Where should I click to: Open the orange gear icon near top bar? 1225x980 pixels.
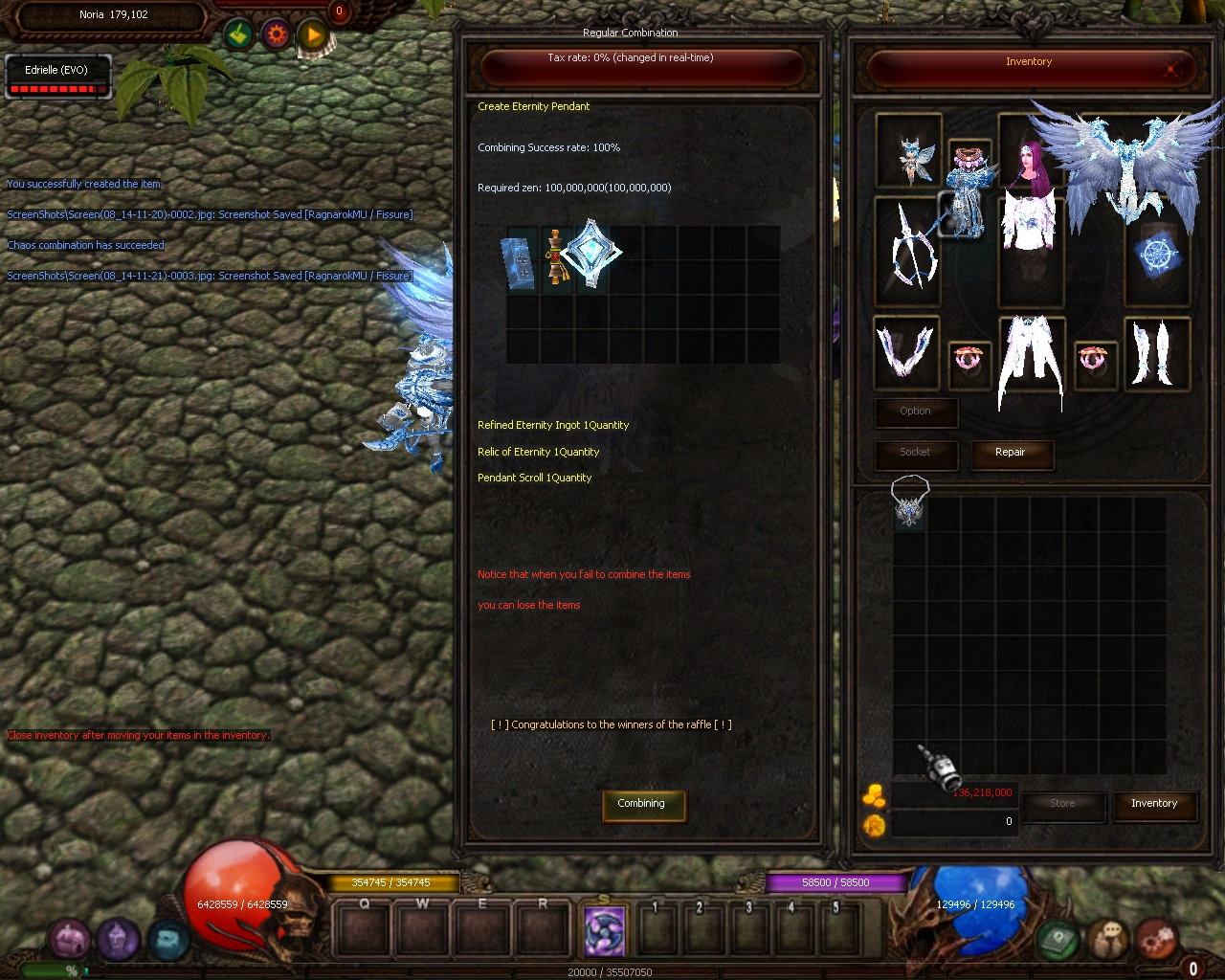point(277,35)
